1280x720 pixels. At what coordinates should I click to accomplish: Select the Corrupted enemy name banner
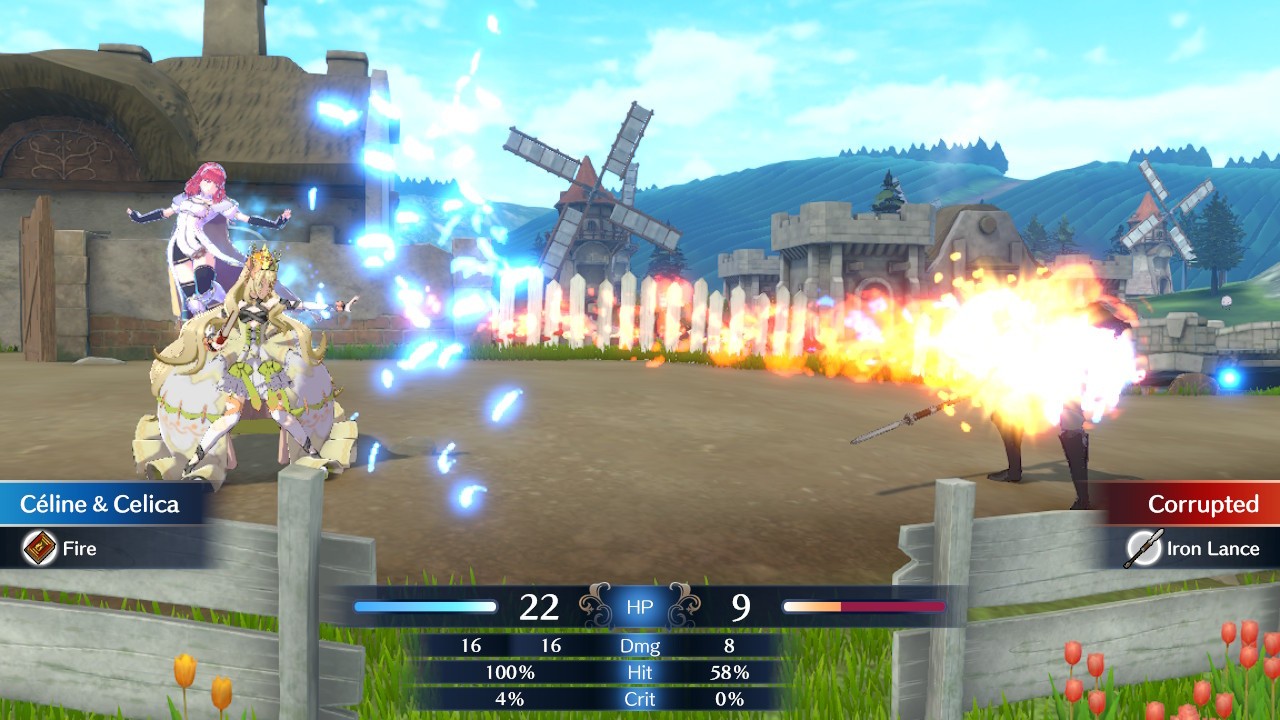[1202, 504]
